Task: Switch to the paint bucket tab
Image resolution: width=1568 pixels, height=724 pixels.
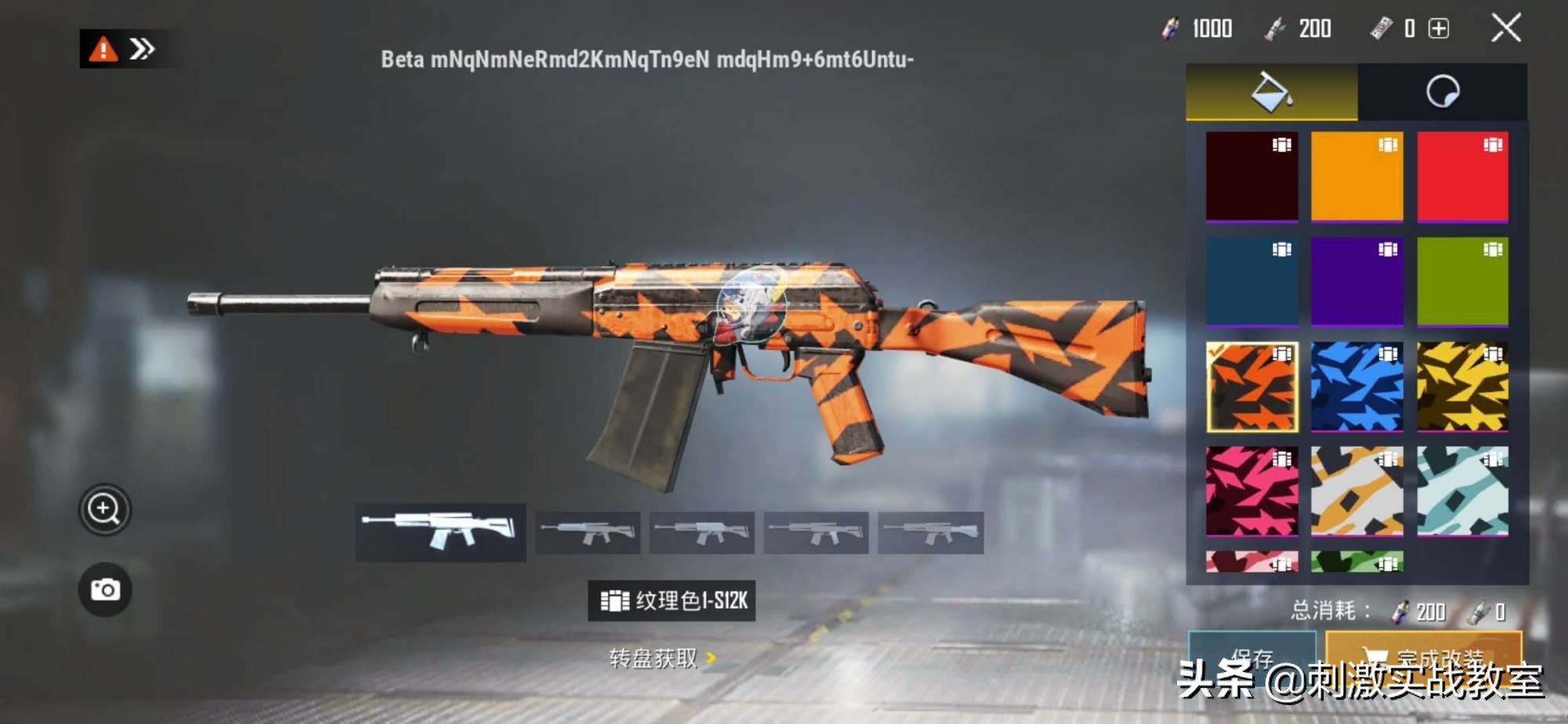Action: [x=1271, y=92]
